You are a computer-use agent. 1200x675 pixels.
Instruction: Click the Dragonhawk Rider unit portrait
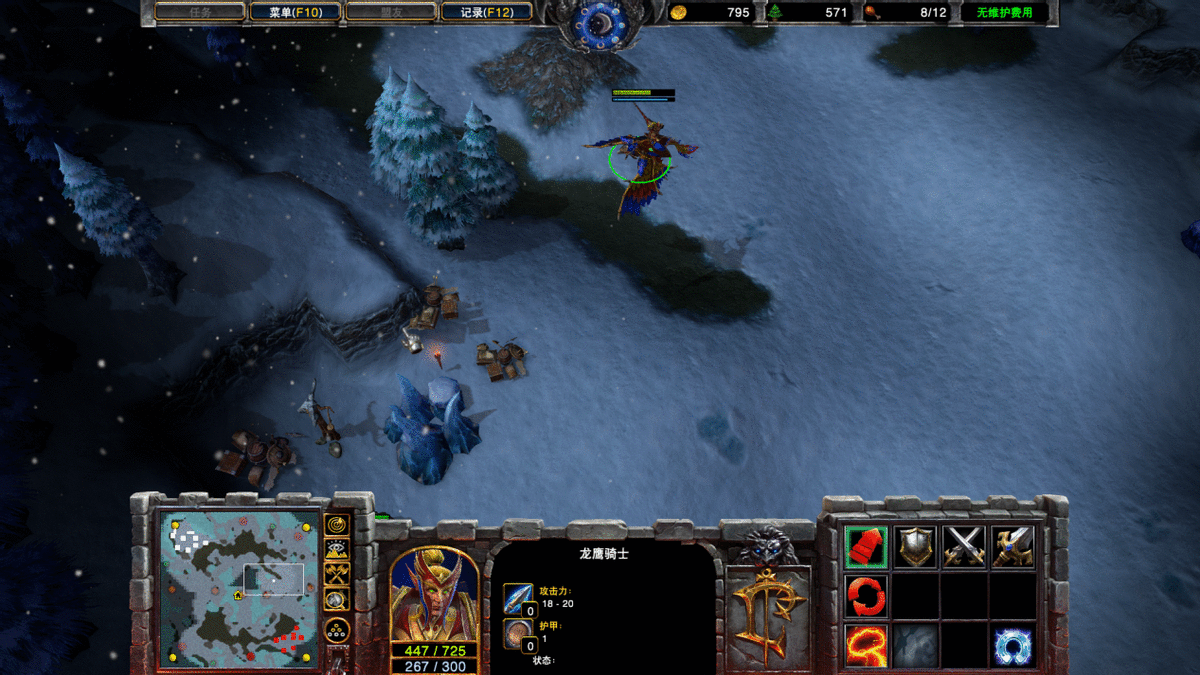click(x=432, y=595)
